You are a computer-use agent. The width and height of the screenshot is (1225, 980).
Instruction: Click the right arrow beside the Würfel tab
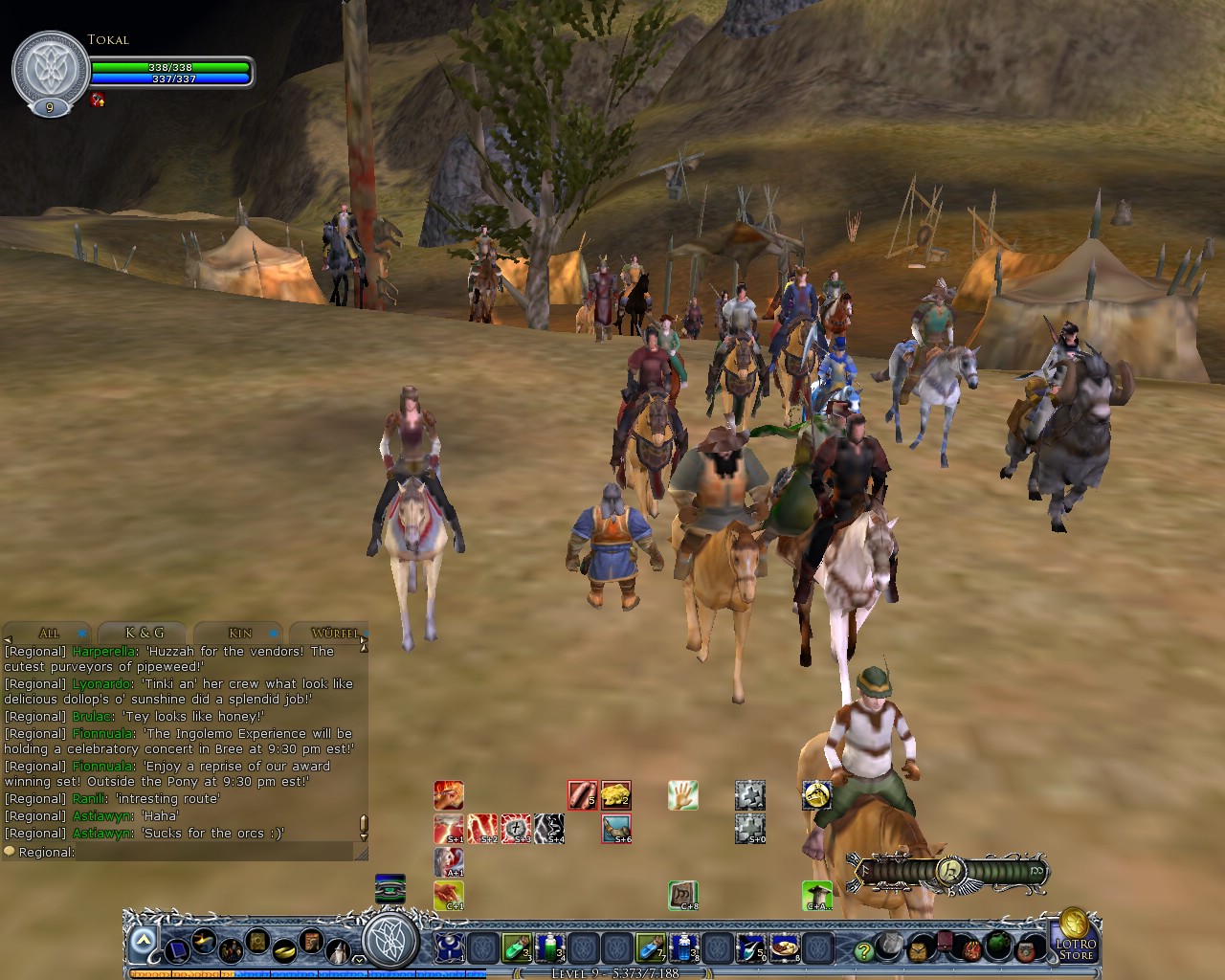364,639
